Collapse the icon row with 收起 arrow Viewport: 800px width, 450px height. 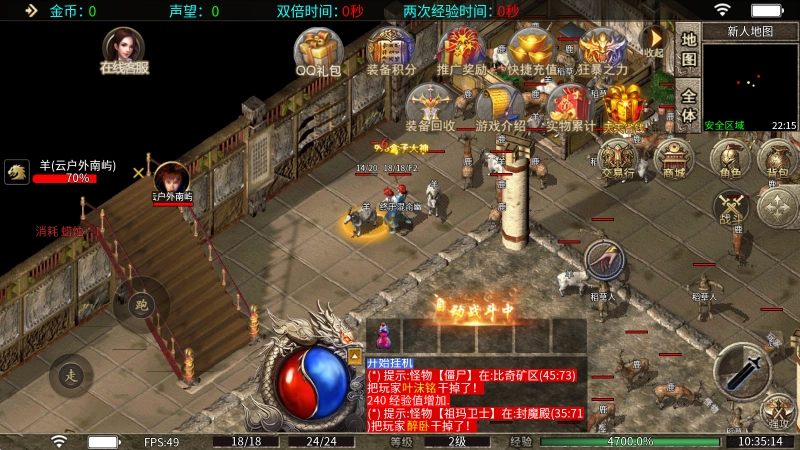[654, 40]
